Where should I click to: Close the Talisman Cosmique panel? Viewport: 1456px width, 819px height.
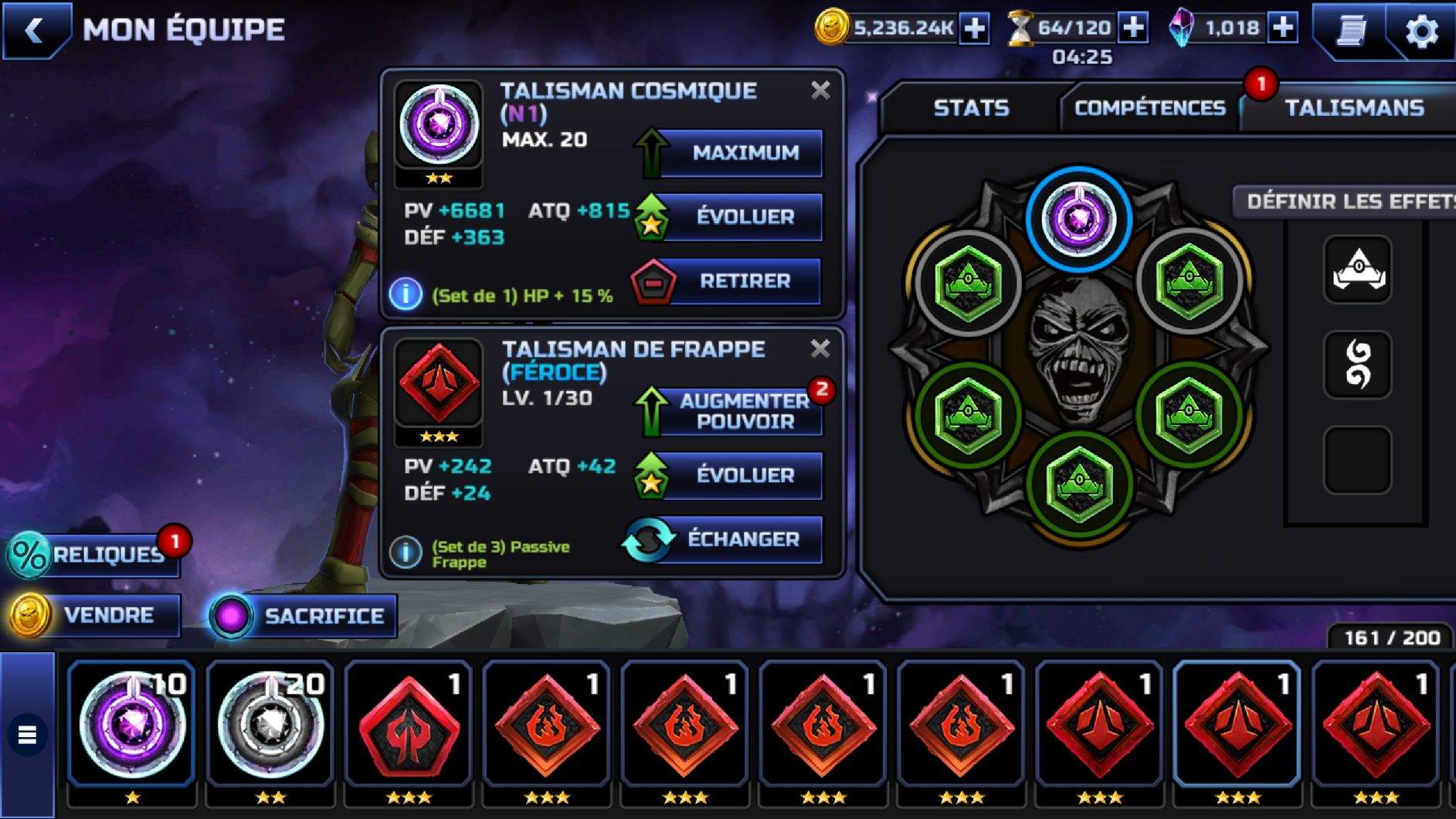(820, 90)
